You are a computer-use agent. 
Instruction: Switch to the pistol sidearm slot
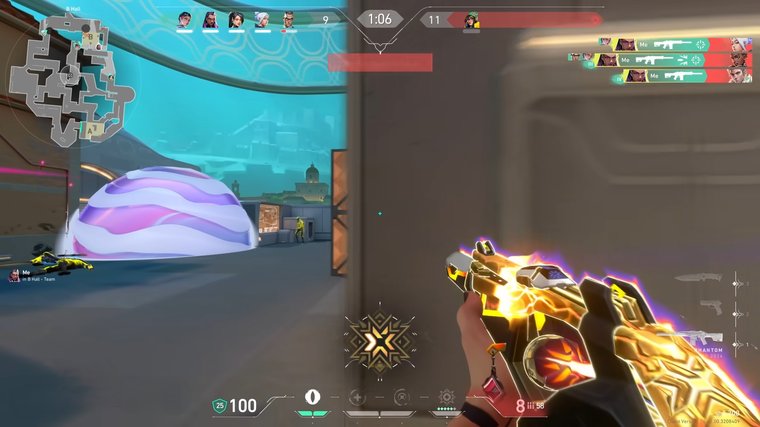pos(708,307)
